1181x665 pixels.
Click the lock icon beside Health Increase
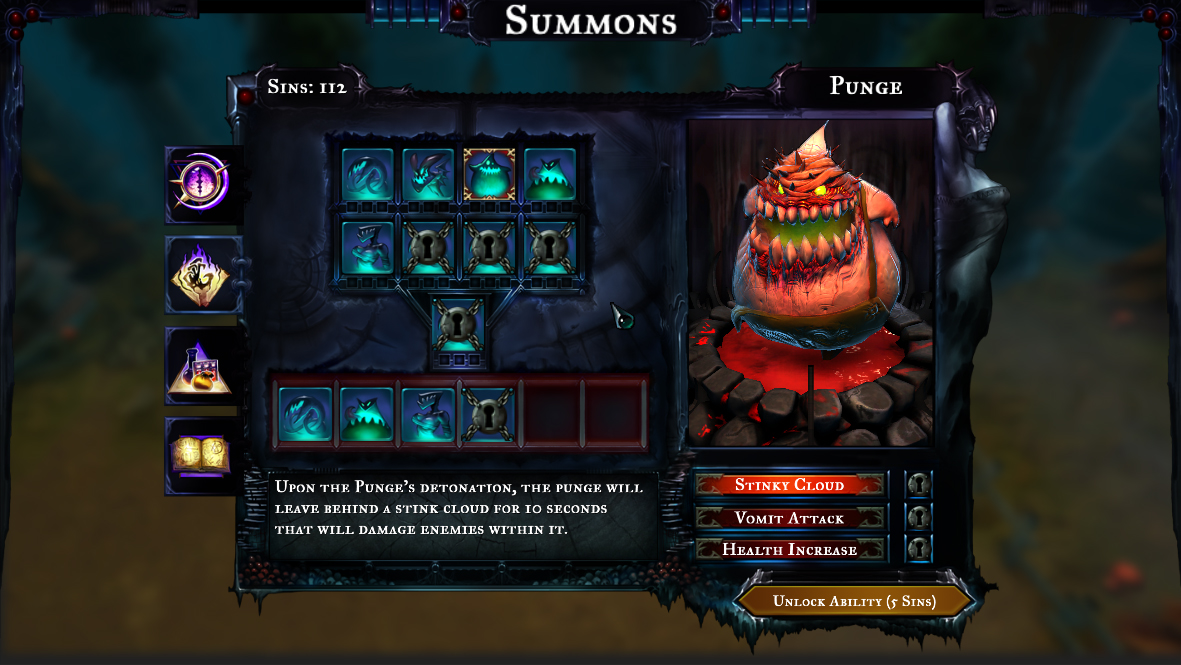[x=918, y=550]
